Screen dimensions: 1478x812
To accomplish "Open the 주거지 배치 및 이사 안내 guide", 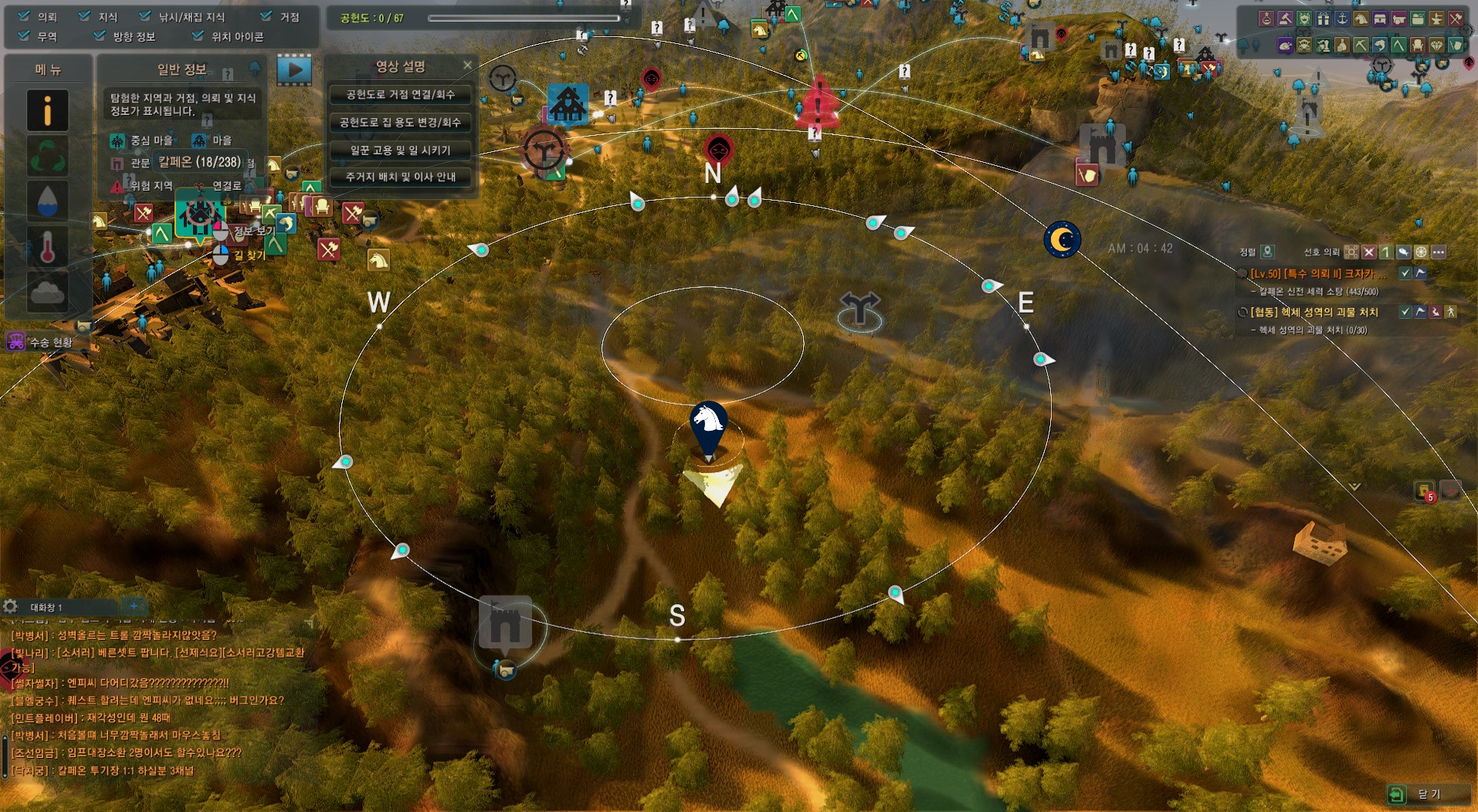I will click(x=400, y=177).
